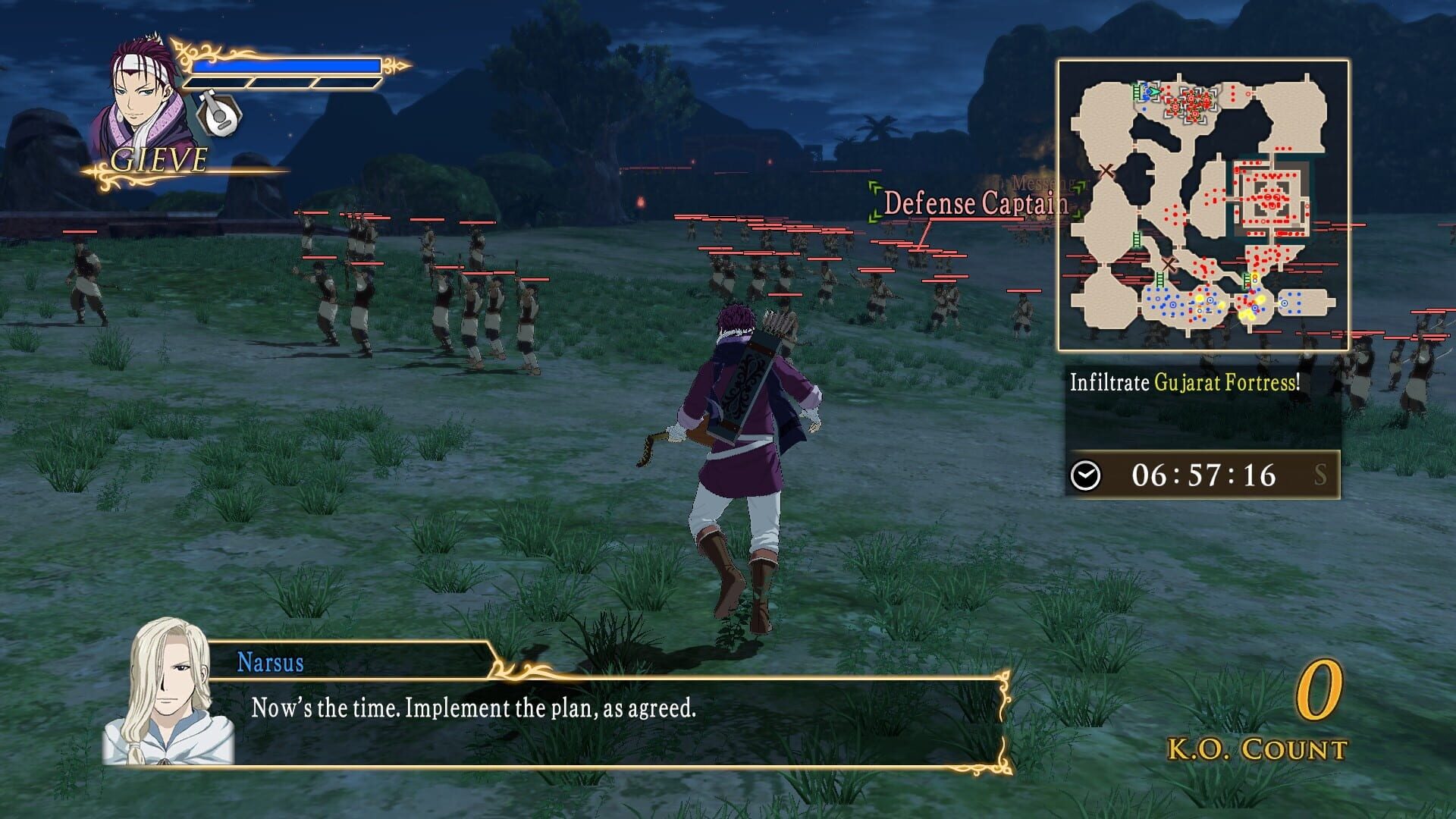The image size is (1456, 819).
Task: Select the green player arrow on the minimap
Action: [x=1153, y=91]
